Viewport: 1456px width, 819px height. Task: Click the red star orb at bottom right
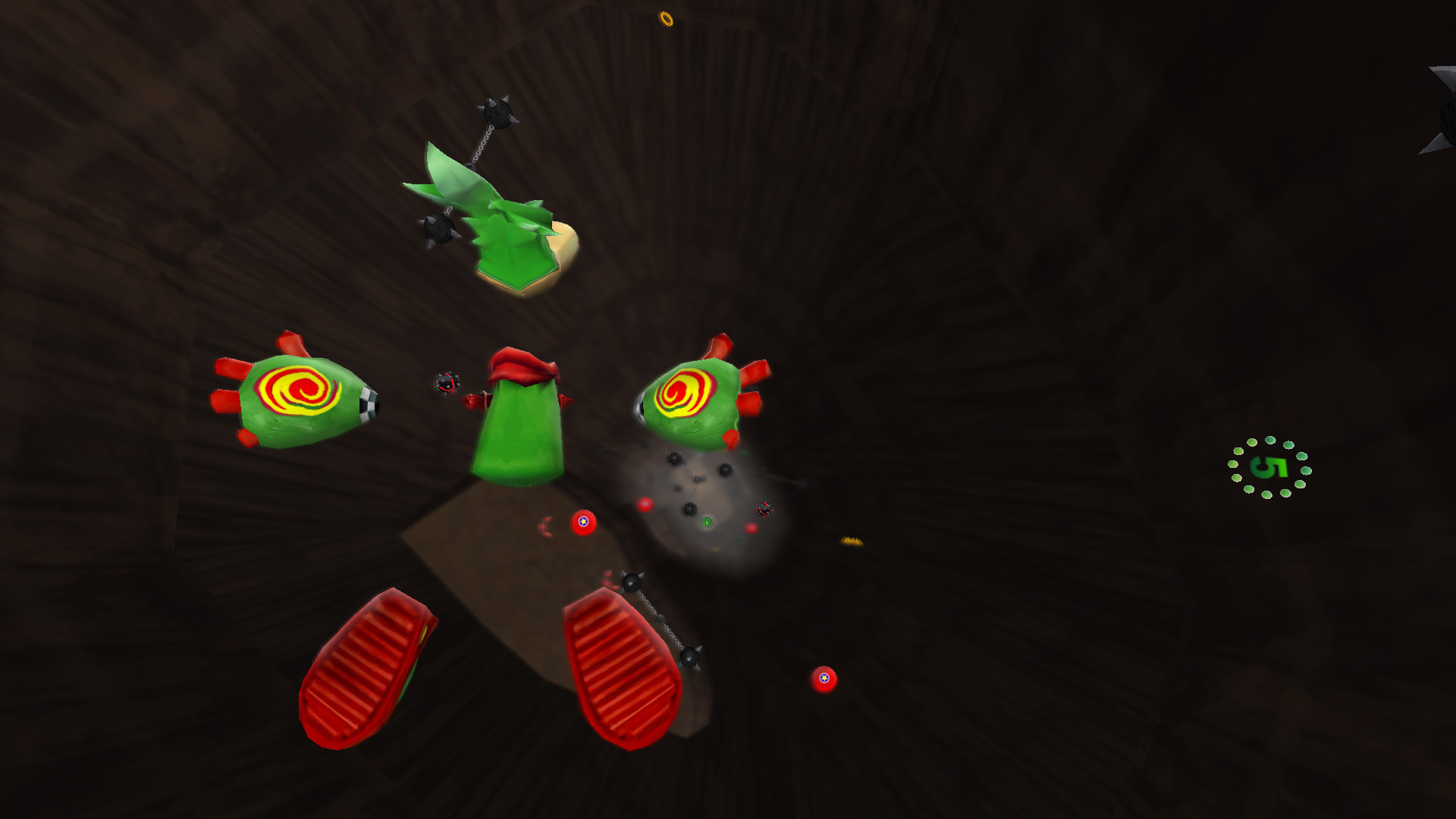(824, 679)
